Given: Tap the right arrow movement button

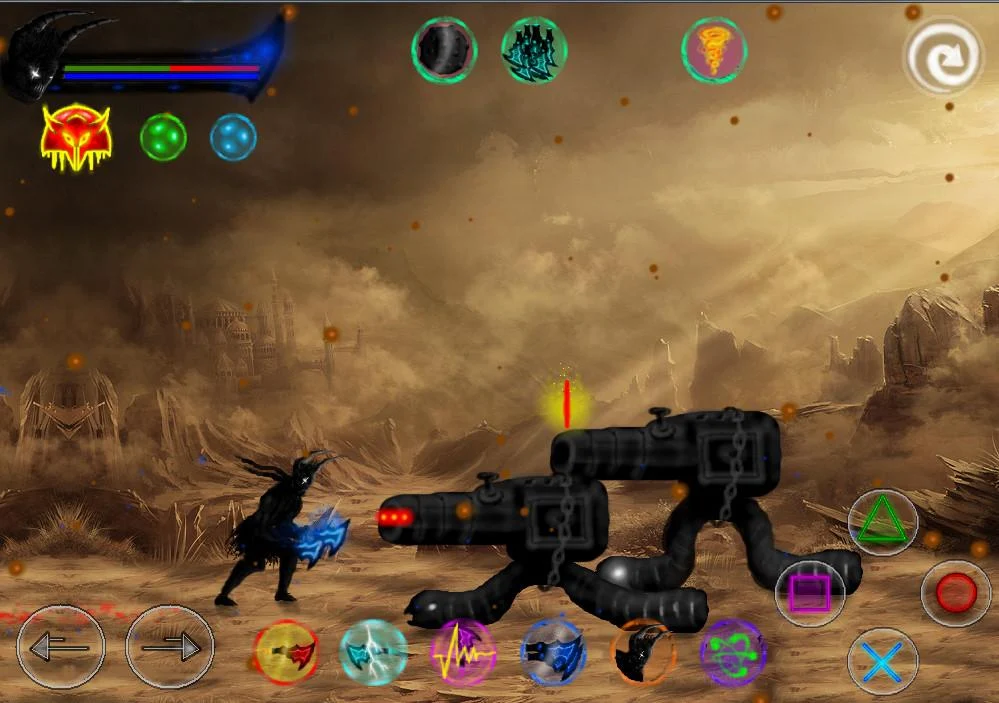Looking at the screenshot, I should pos(170,647).
